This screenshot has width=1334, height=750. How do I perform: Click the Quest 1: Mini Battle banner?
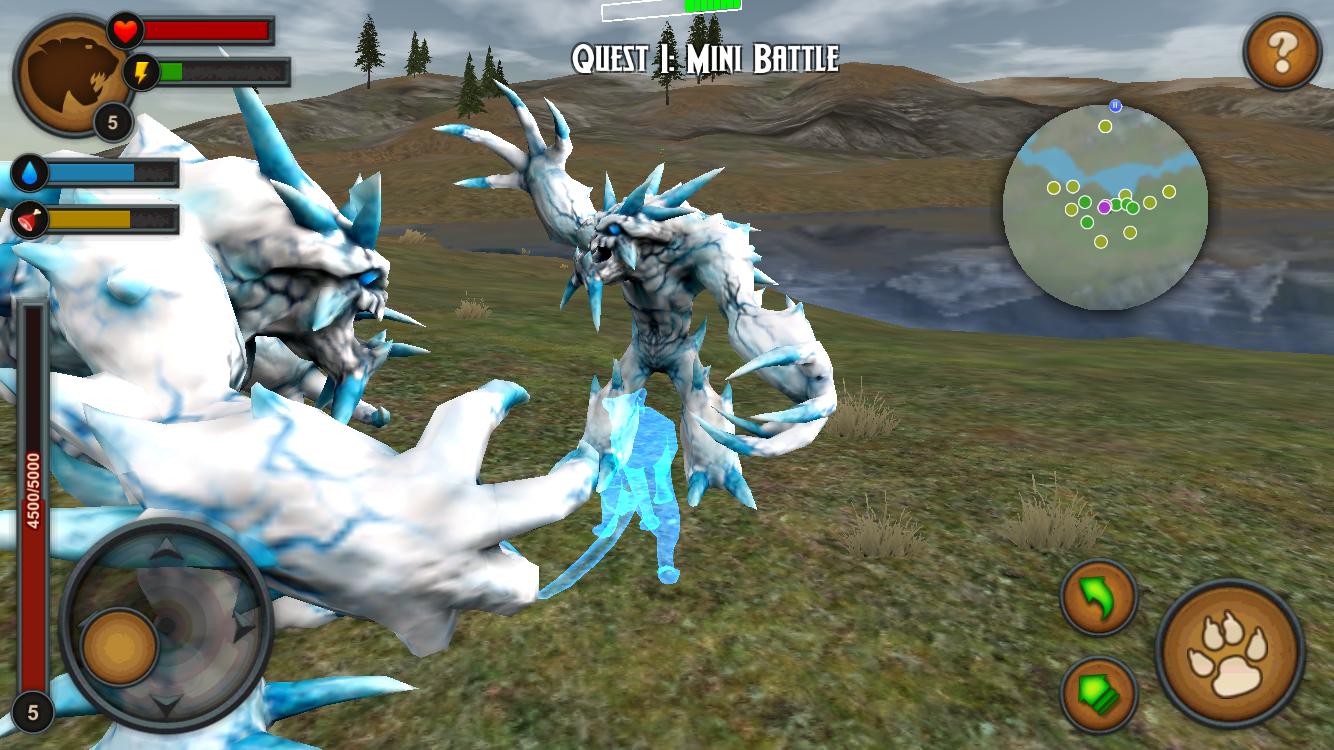(x=705, y=58)
